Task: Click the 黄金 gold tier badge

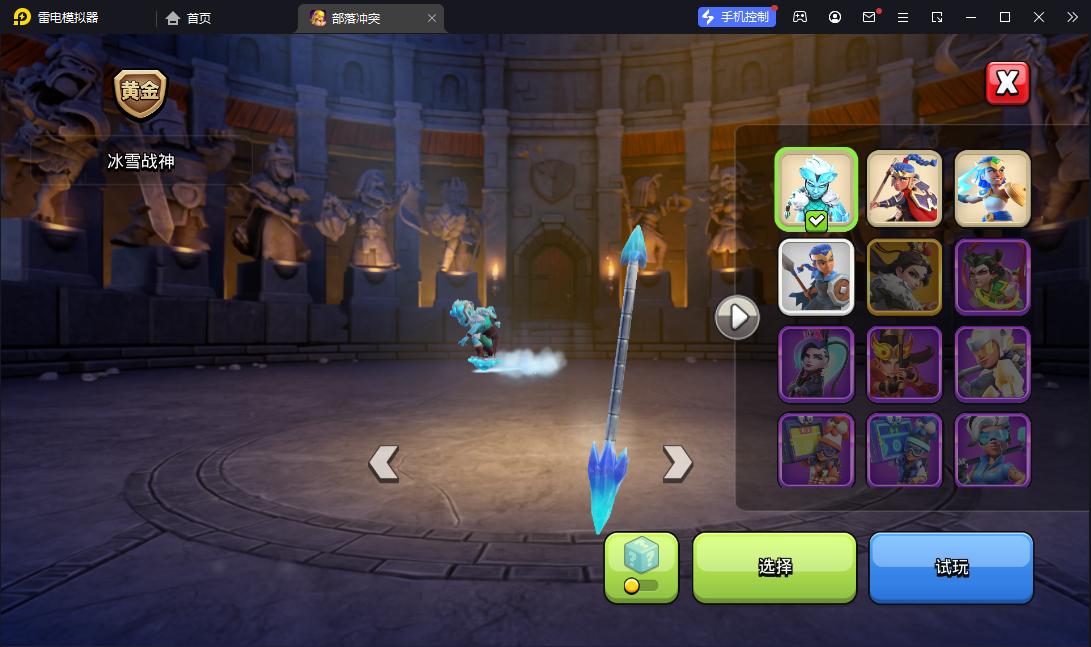Action: (140, 92)
